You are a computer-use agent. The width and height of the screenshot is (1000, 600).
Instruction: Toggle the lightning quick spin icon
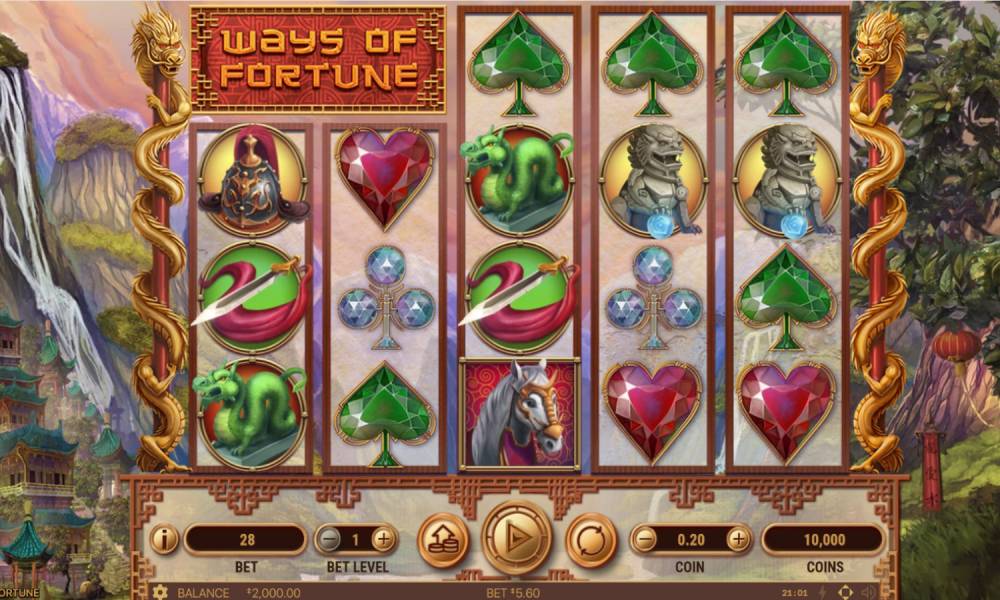tap(822, 592)
